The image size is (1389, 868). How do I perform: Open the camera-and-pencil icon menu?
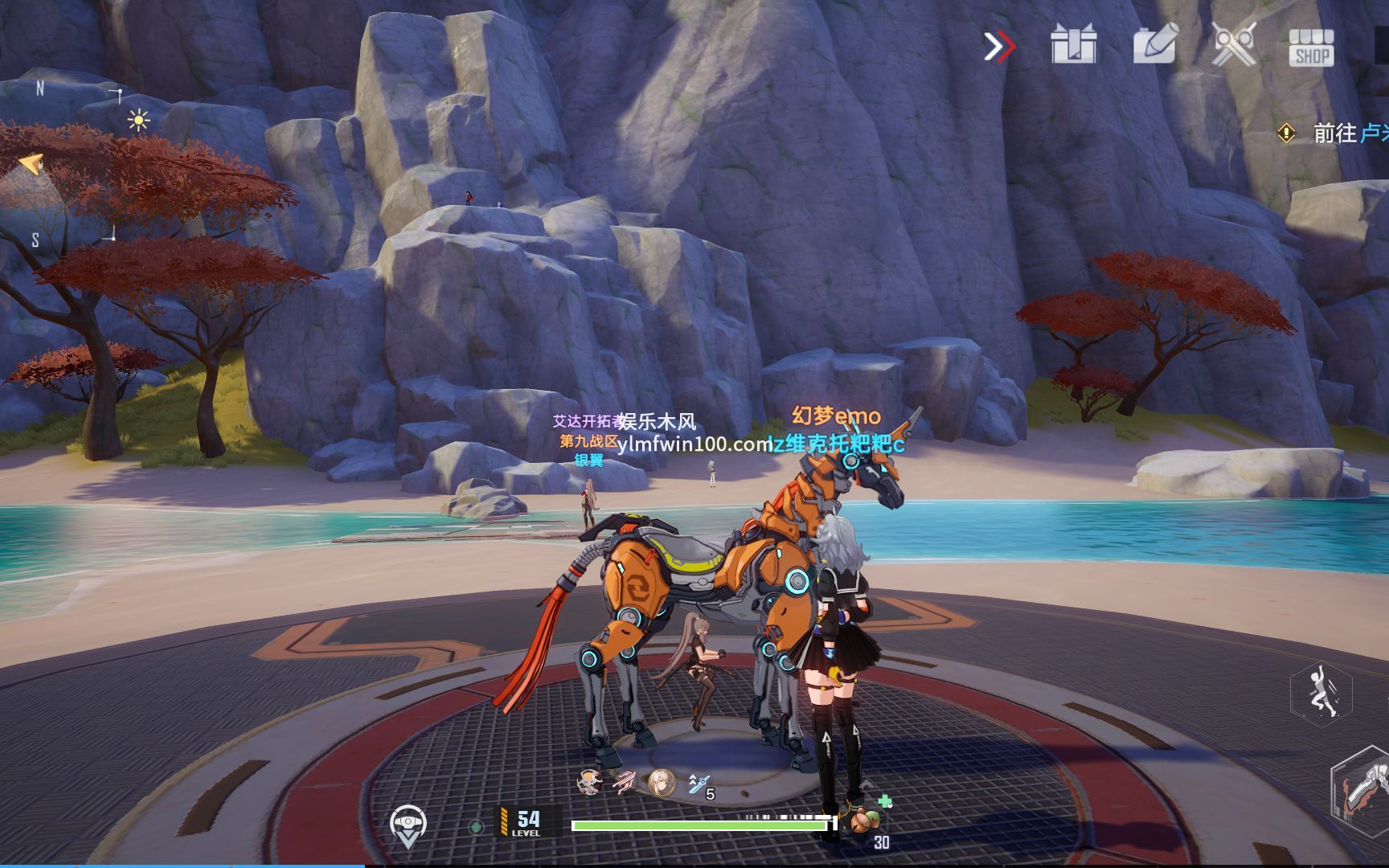point(1155,43)
